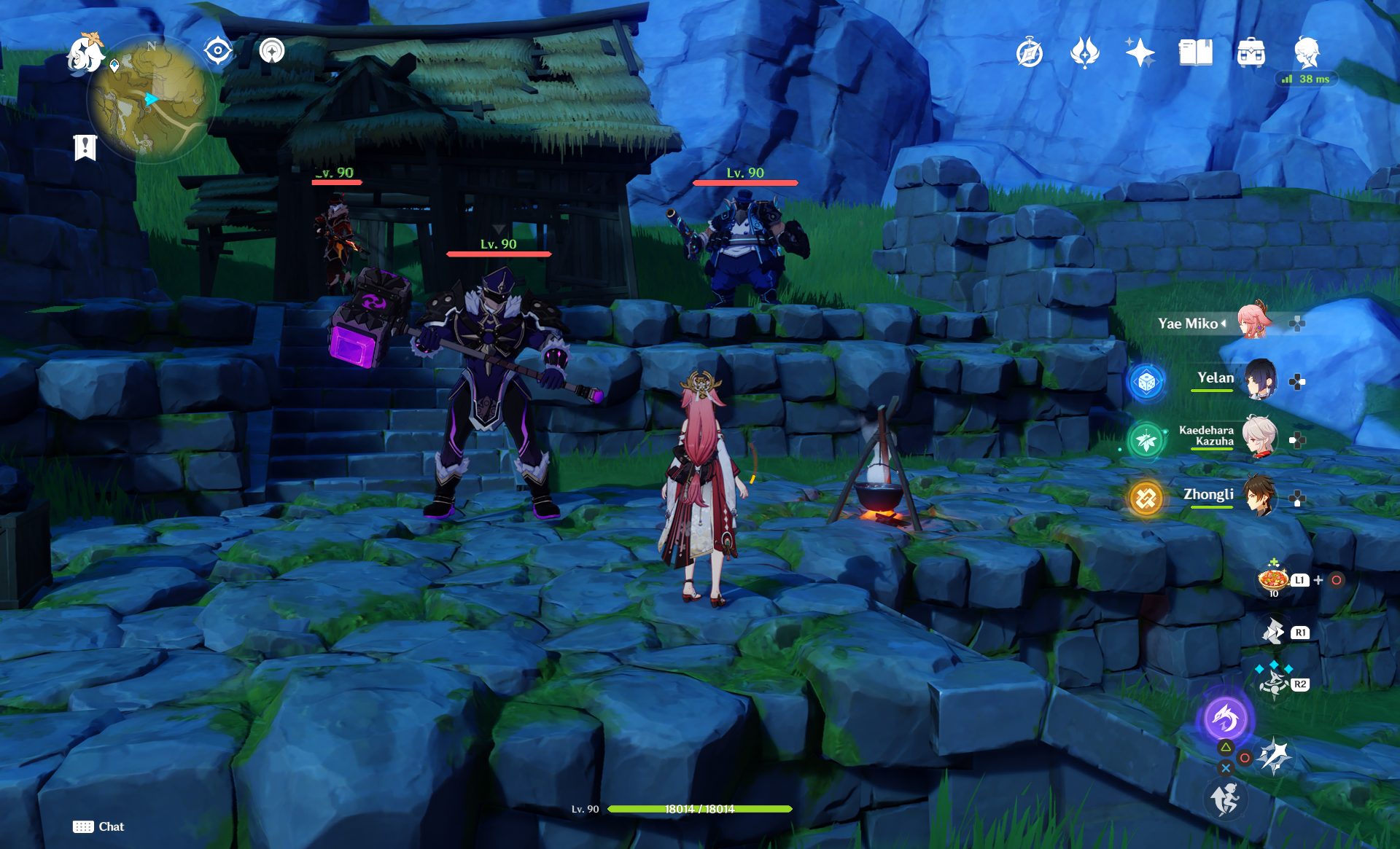Open the Wish star icon
The width and height of the screenshot is (1400, 849).
tap(1140, 53)
